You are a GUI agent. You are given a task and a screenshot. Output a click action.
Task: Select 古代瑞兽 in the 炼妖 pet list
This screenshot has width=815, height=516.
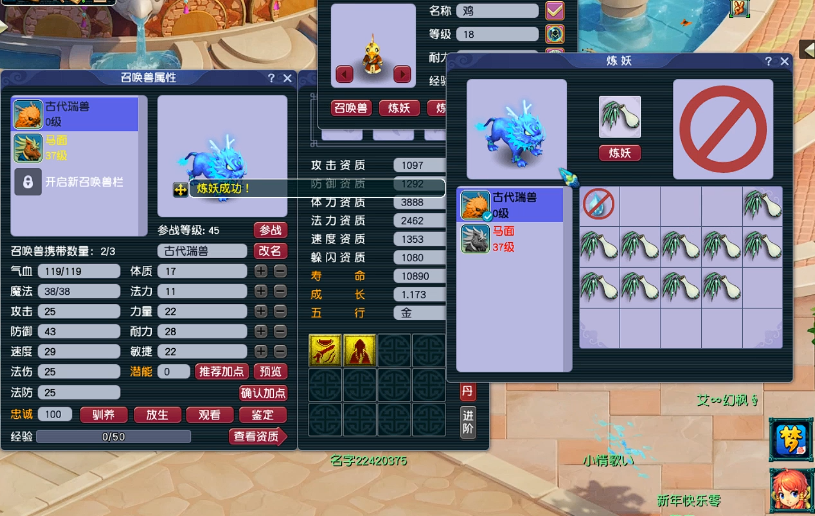[510, 205]
